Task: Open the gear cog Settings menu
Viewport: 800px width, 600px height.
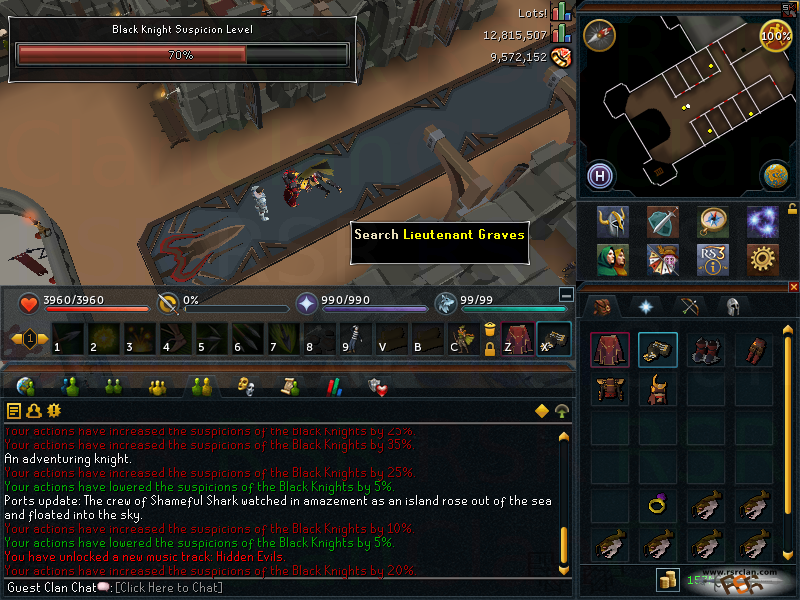Action: click(x=762, y=260)
